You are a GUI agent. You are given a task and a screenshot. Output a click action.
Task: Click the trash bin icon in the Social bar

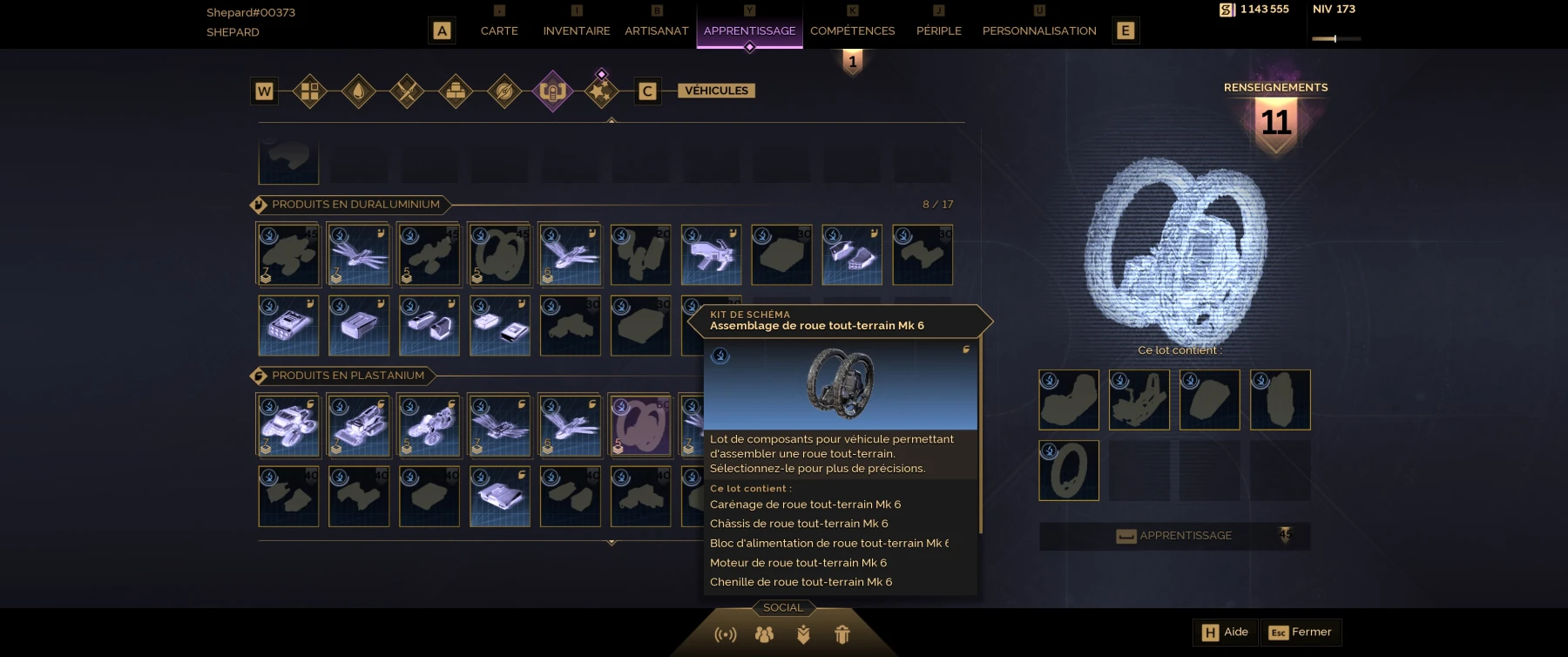[x=842, y=635]
